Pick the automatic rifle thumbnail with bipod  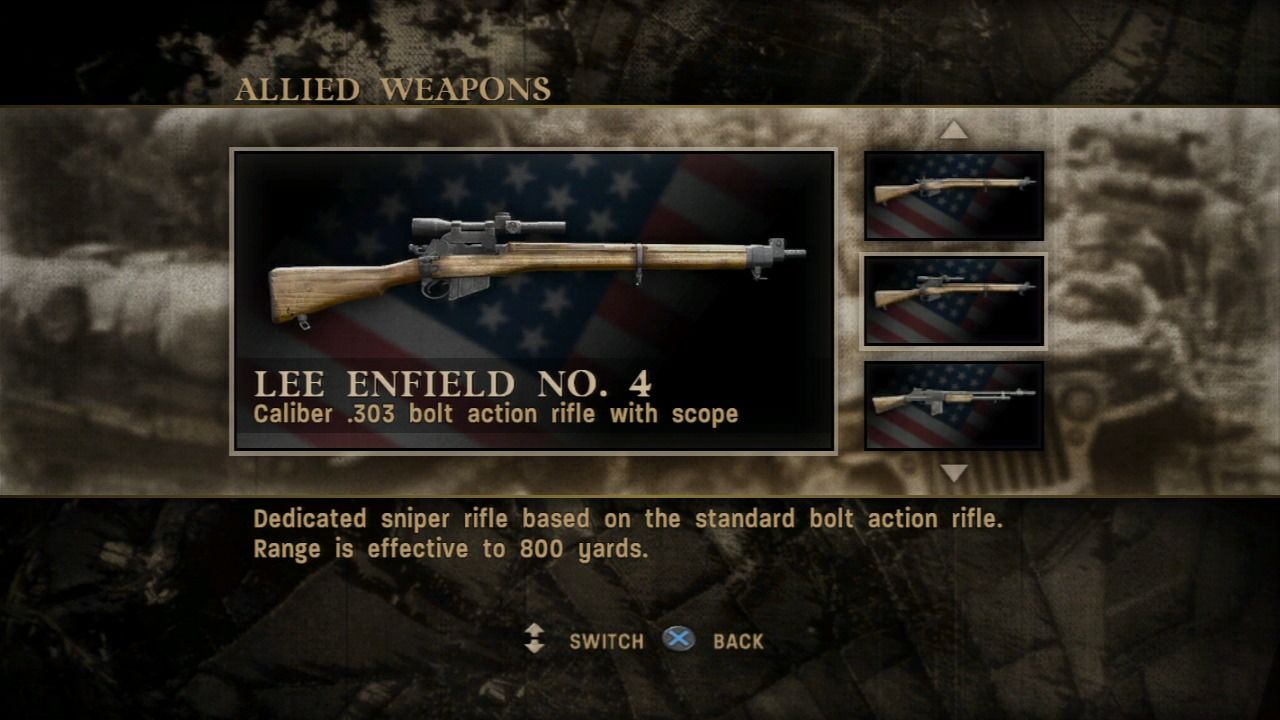tap(954, 405)
